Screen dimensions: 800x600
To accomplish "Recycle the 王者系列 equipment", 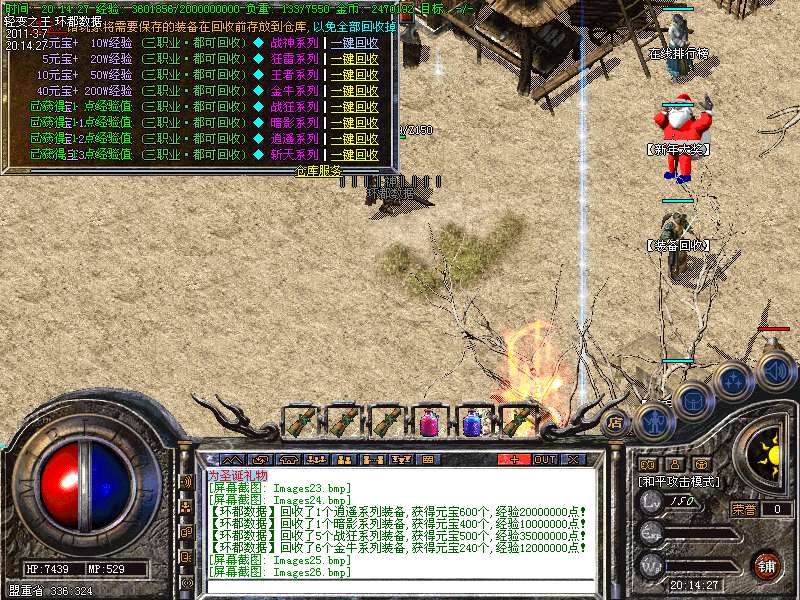I will pyautogui.click(x=354, y=75).
